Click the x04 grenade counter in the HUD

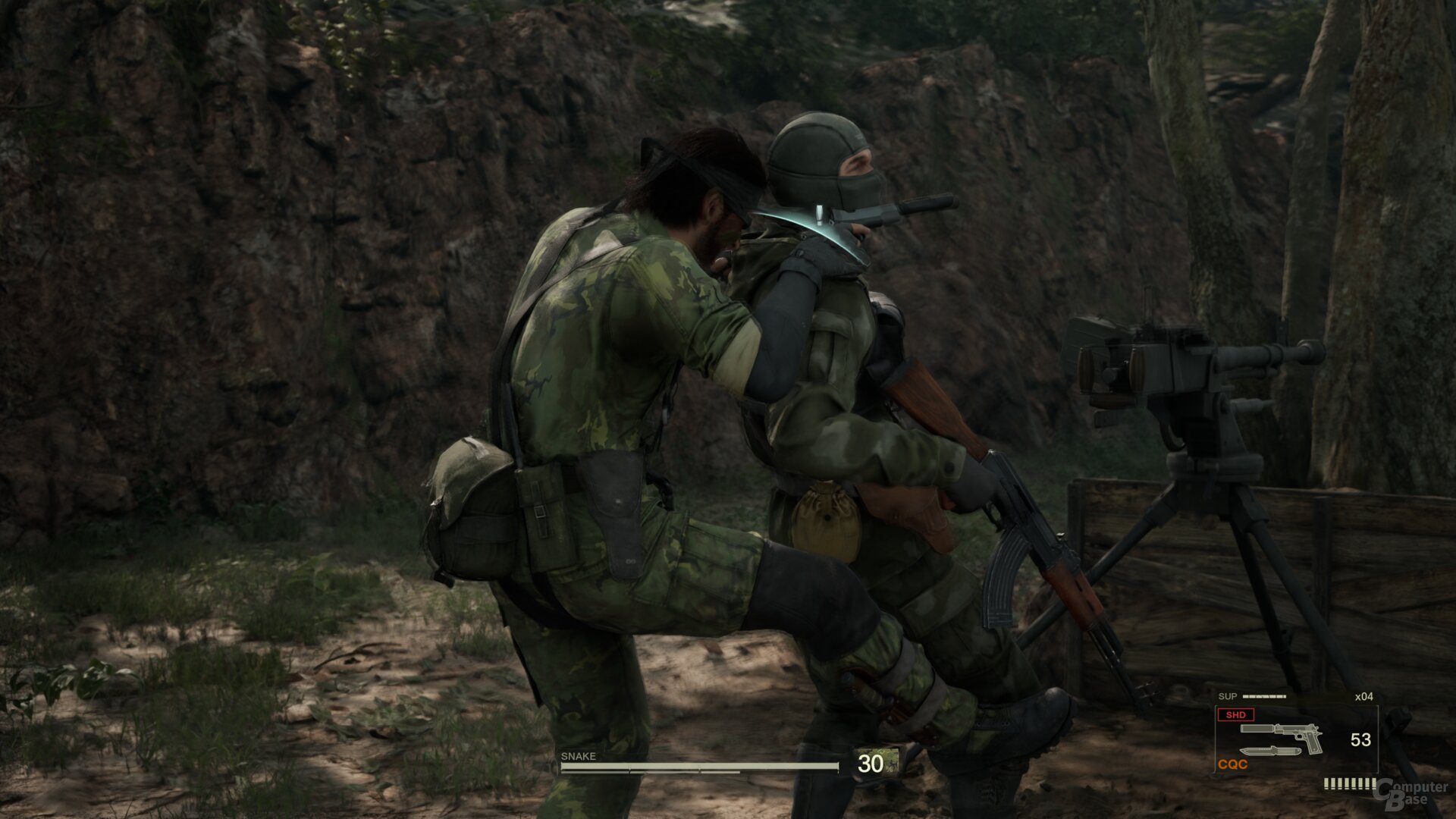1363,696
